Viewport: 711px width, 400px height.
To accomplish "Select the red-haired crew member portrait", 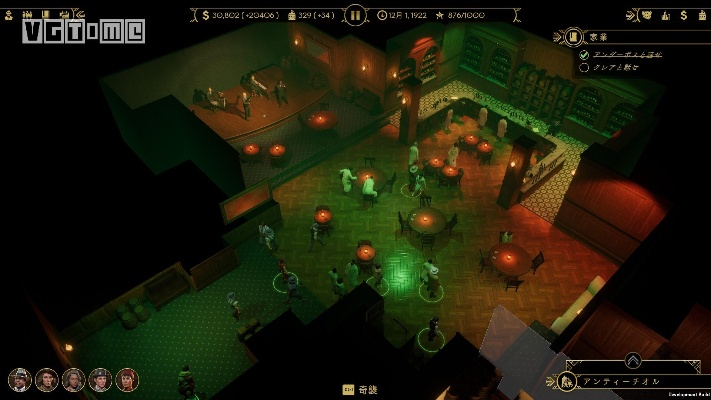I will click(126, 380).
